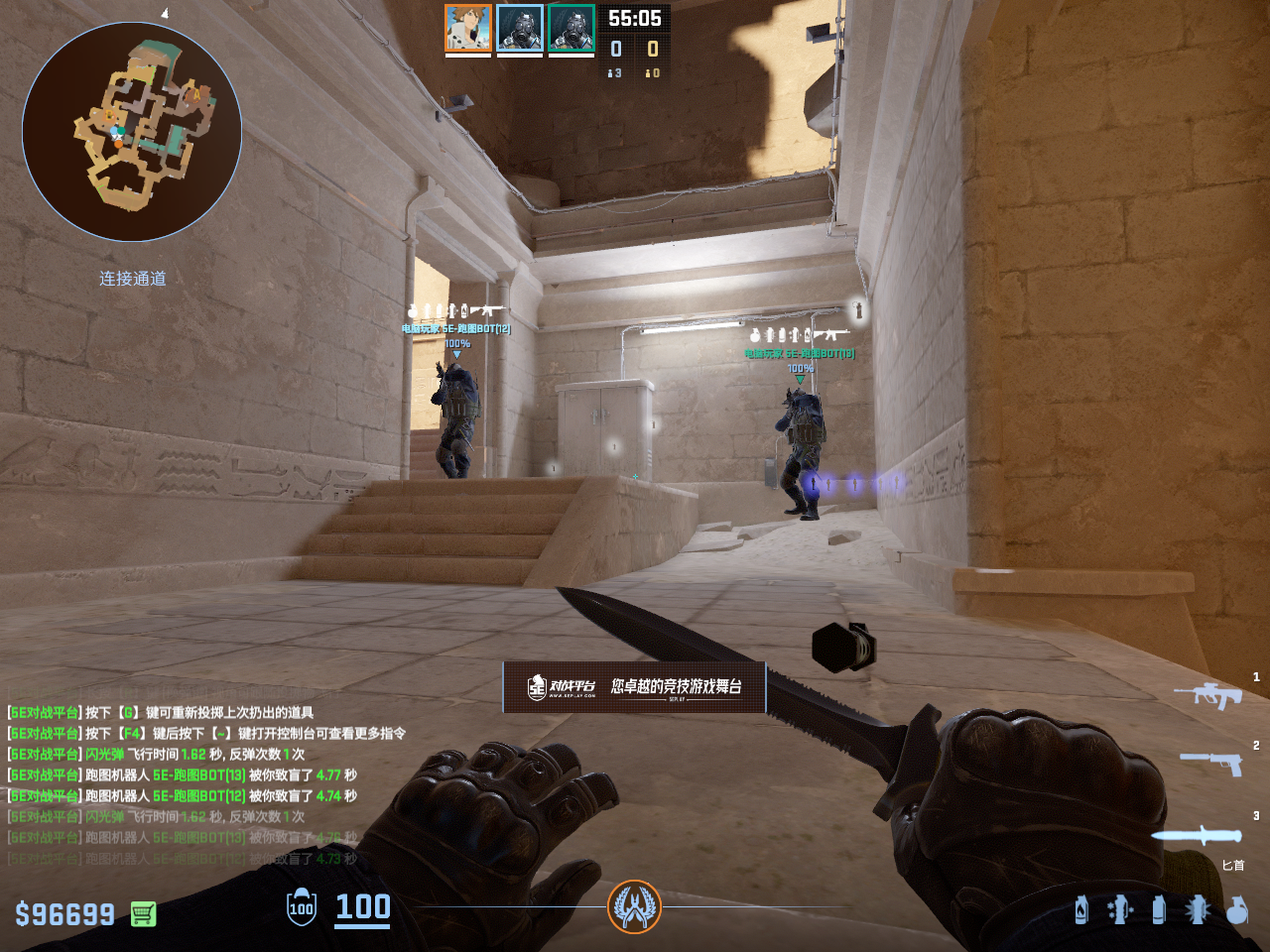Select the round HE grenade icon

pyautogui.click(x=1236, y=909)
